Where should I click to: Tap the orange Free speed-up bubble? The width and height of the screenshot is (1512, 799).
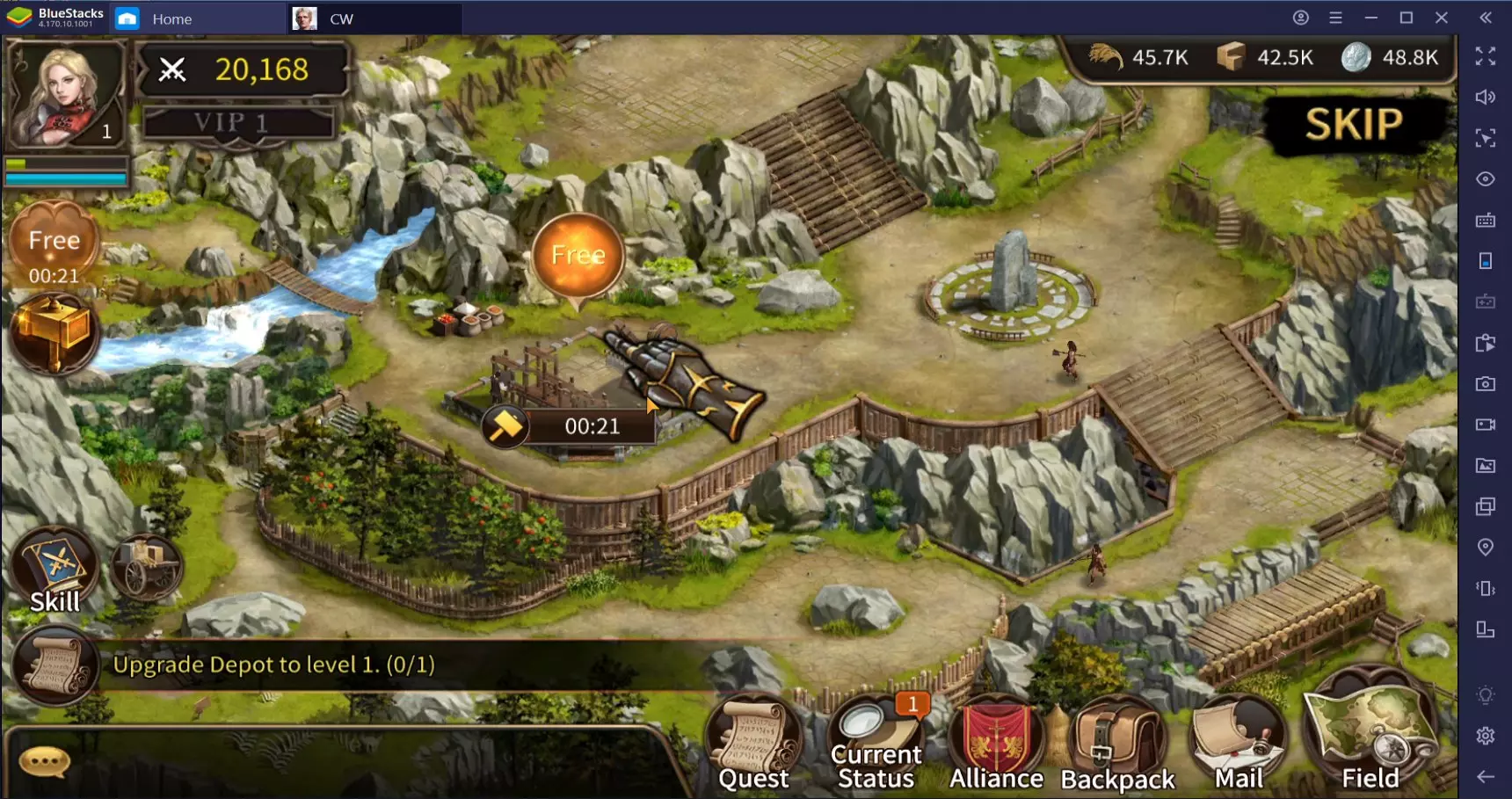tap(578, 256)
